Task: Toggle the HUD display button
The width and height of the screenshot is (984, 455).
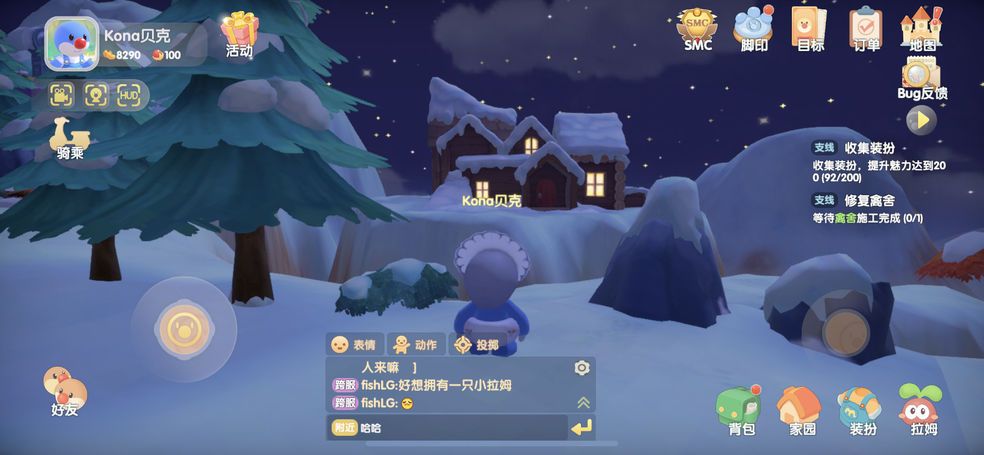Action: (129, 95)
